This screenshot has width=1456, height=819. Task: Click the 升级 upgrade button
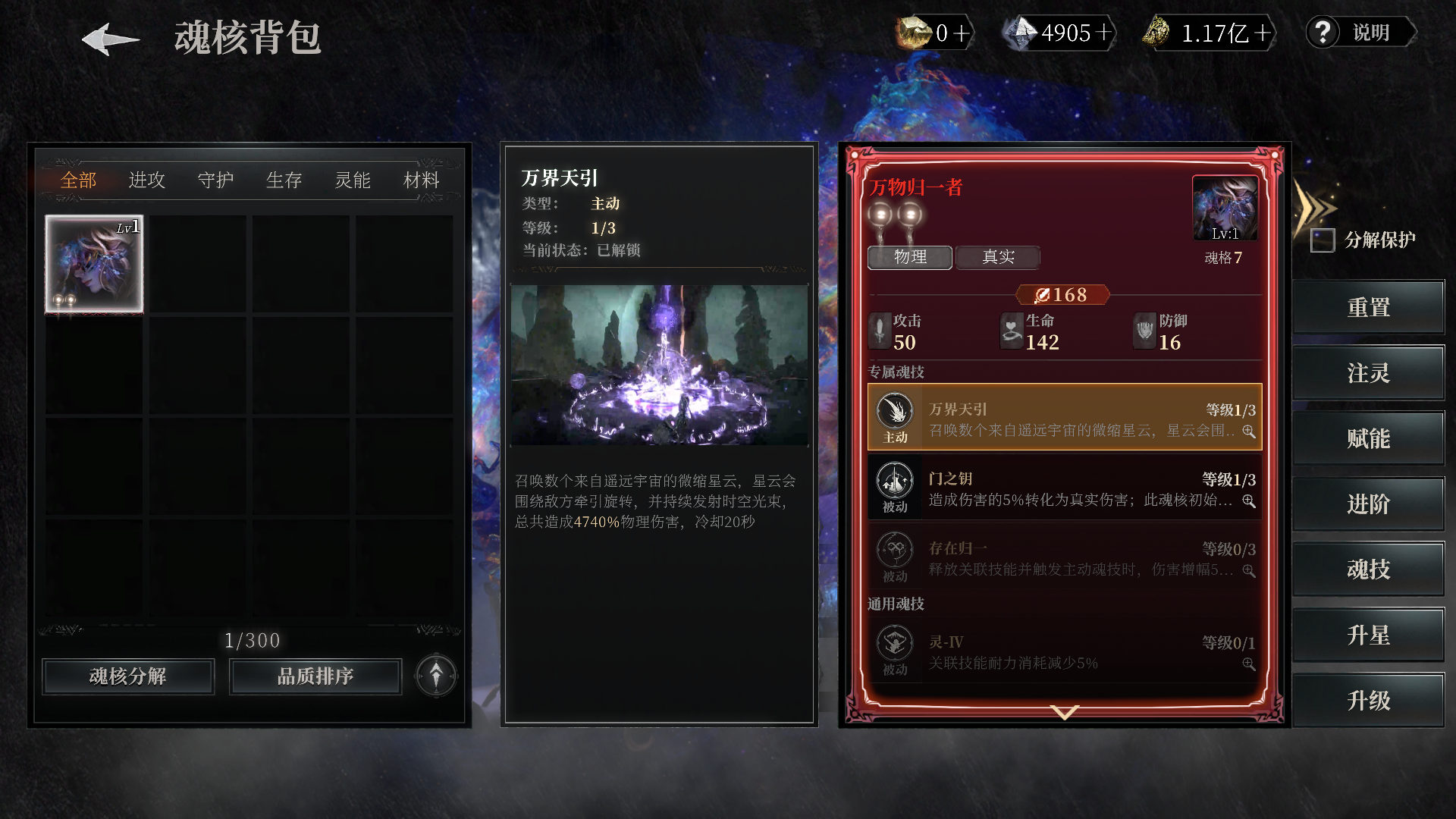click(x=1370, y=700)
